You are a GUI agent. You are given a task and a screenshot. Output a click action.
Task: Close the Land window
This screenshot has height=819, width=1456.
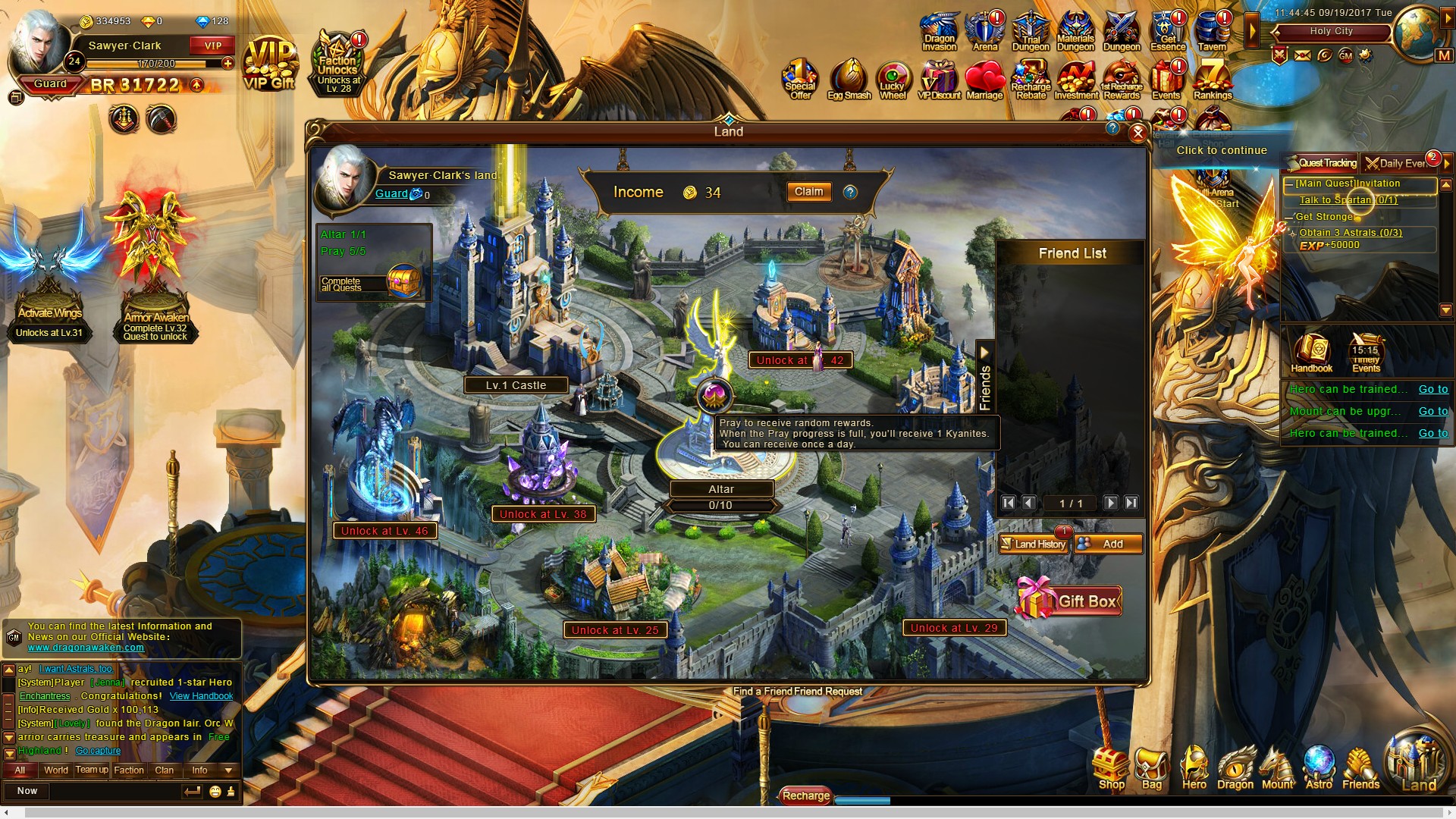coord(1137,133)
